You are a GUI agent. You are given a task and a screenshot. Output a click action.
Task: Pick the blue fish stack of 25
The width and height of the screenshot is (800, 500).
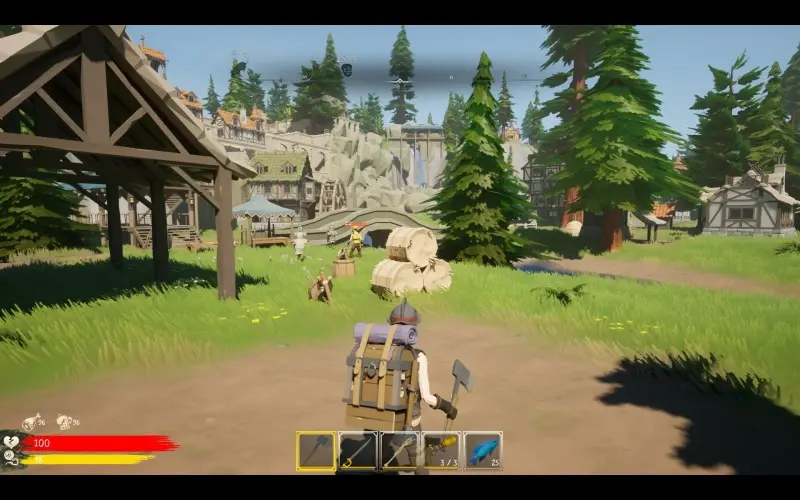[x=483, y=451]
